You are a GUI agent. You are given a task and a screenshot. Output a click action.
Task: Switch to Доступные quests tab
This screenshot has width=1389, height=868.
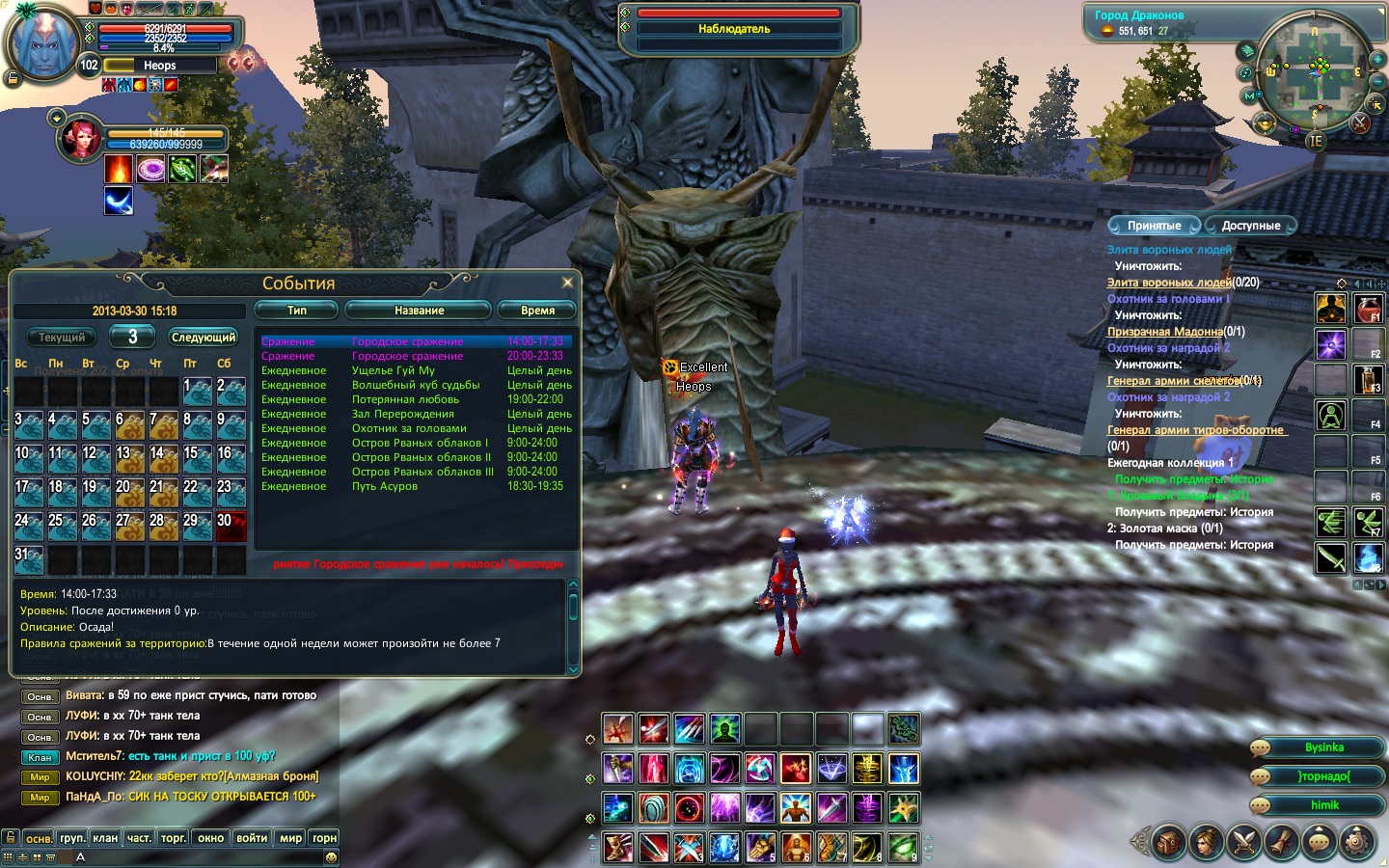pyautogui.click(x=1250, y=226)
